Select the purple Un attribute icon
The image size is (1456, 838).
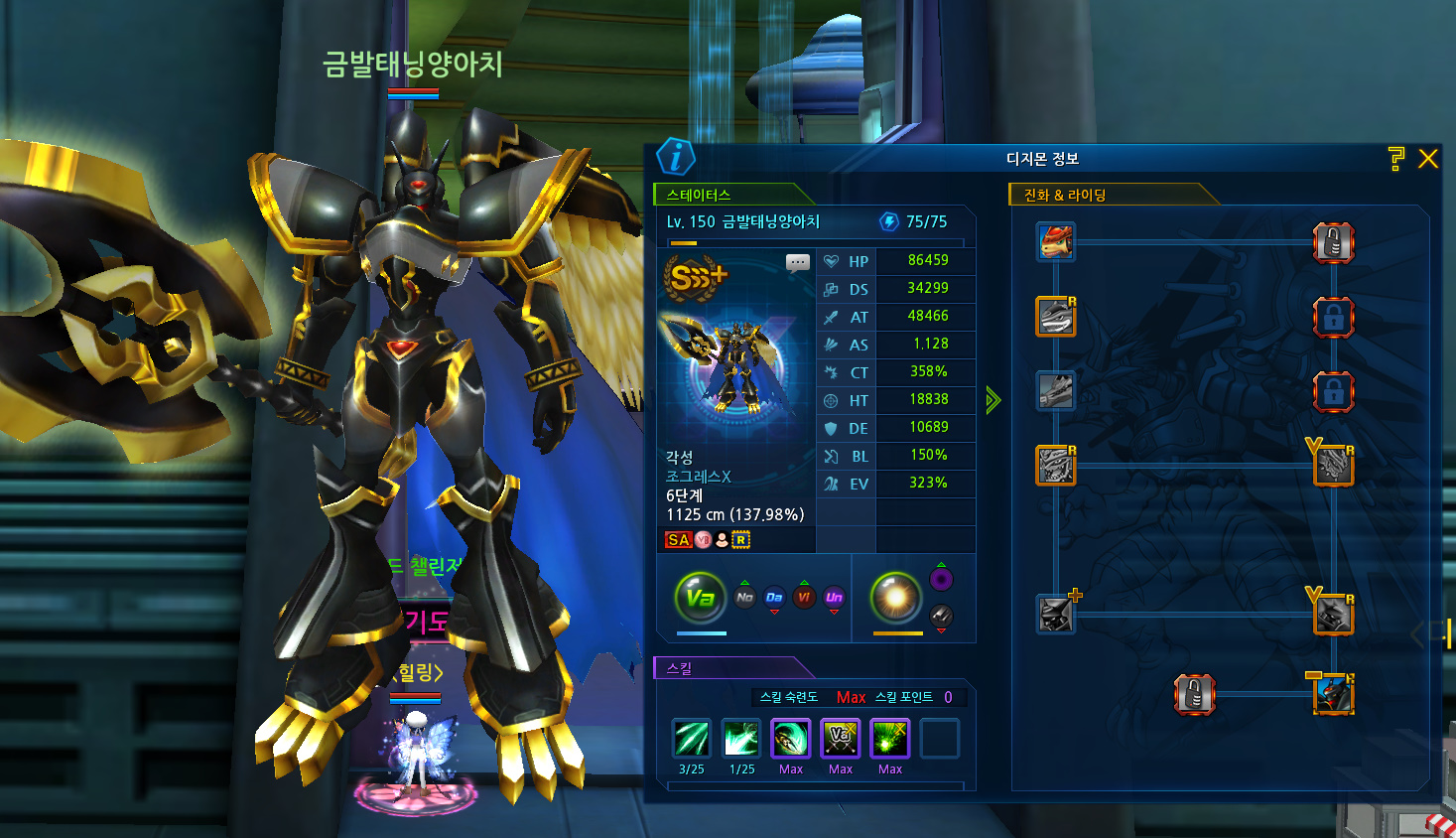[x=834, y=597]
